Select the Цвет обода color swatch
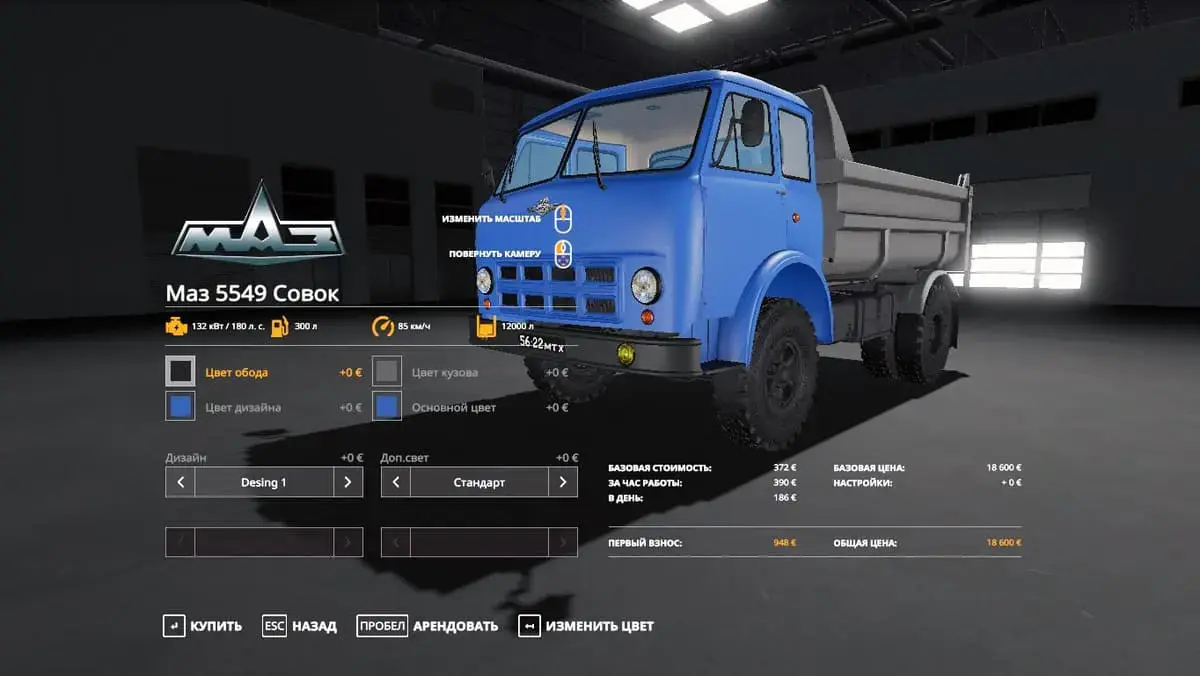The image size is (1200, 676). (x=180, y=372)
